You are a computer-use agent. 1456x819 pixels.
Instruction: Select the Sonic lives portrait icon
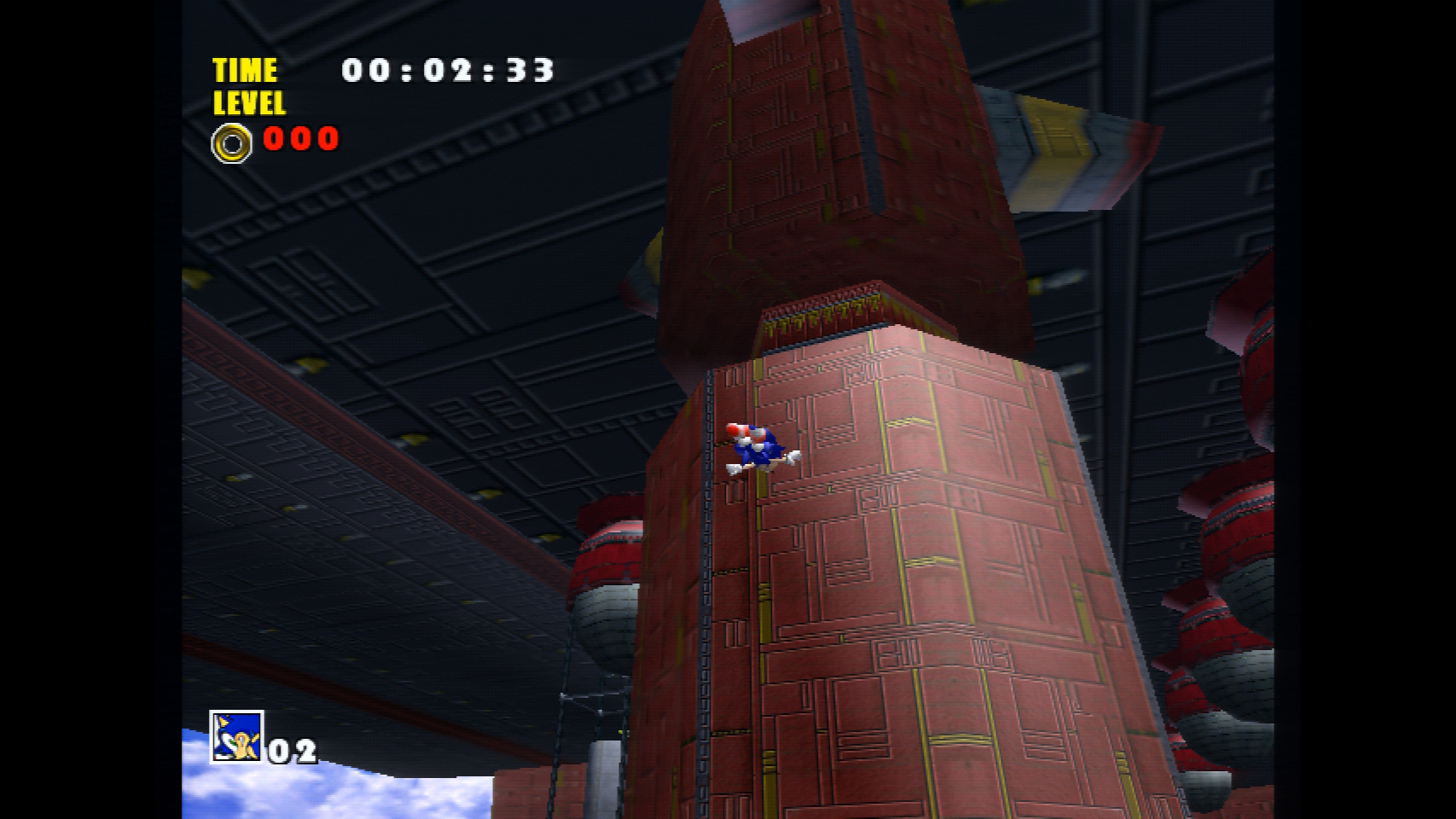236,736
